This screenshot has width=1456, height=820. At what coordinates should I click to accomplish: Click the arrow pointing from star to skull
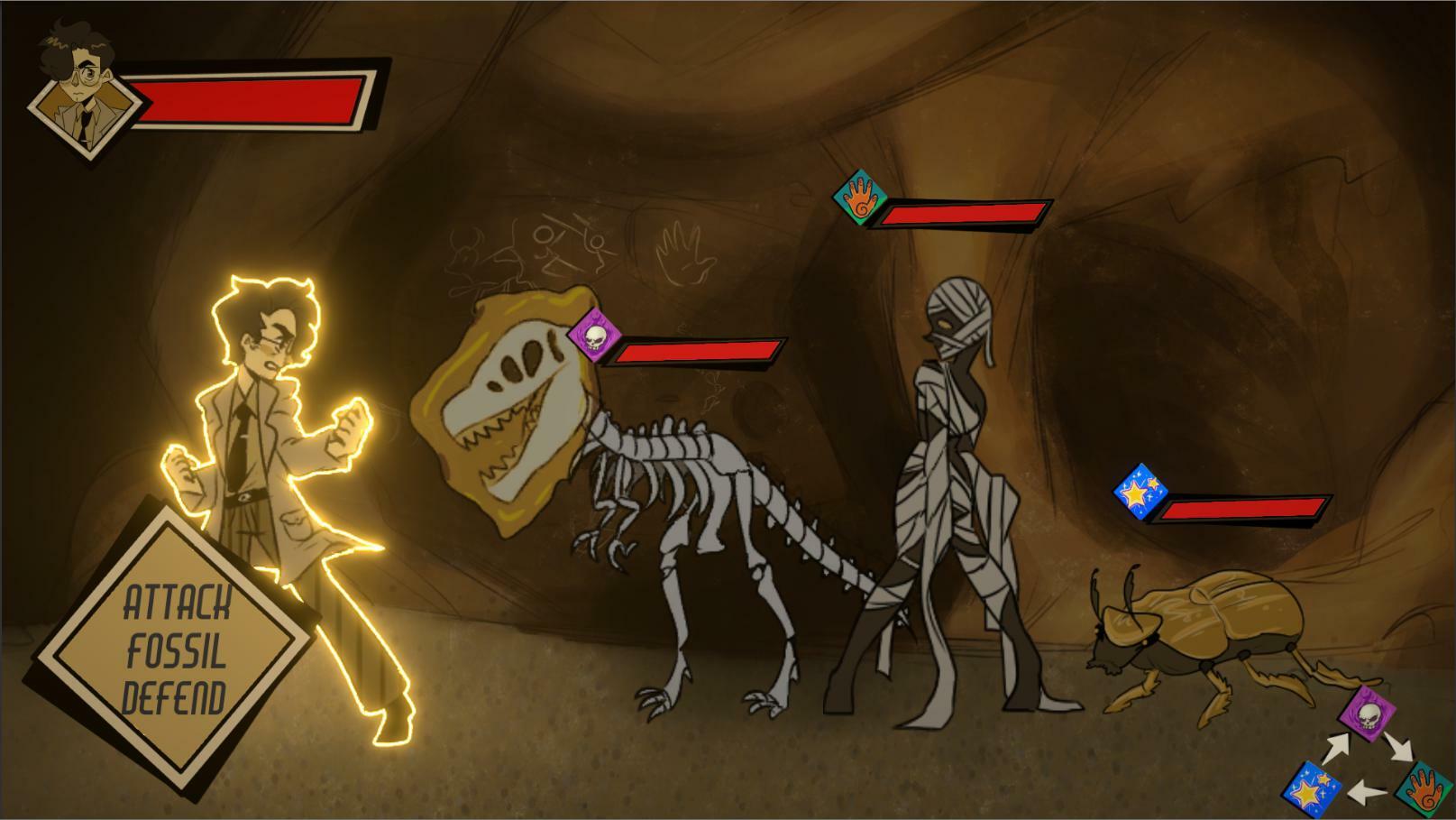(x=1336, y=746)
